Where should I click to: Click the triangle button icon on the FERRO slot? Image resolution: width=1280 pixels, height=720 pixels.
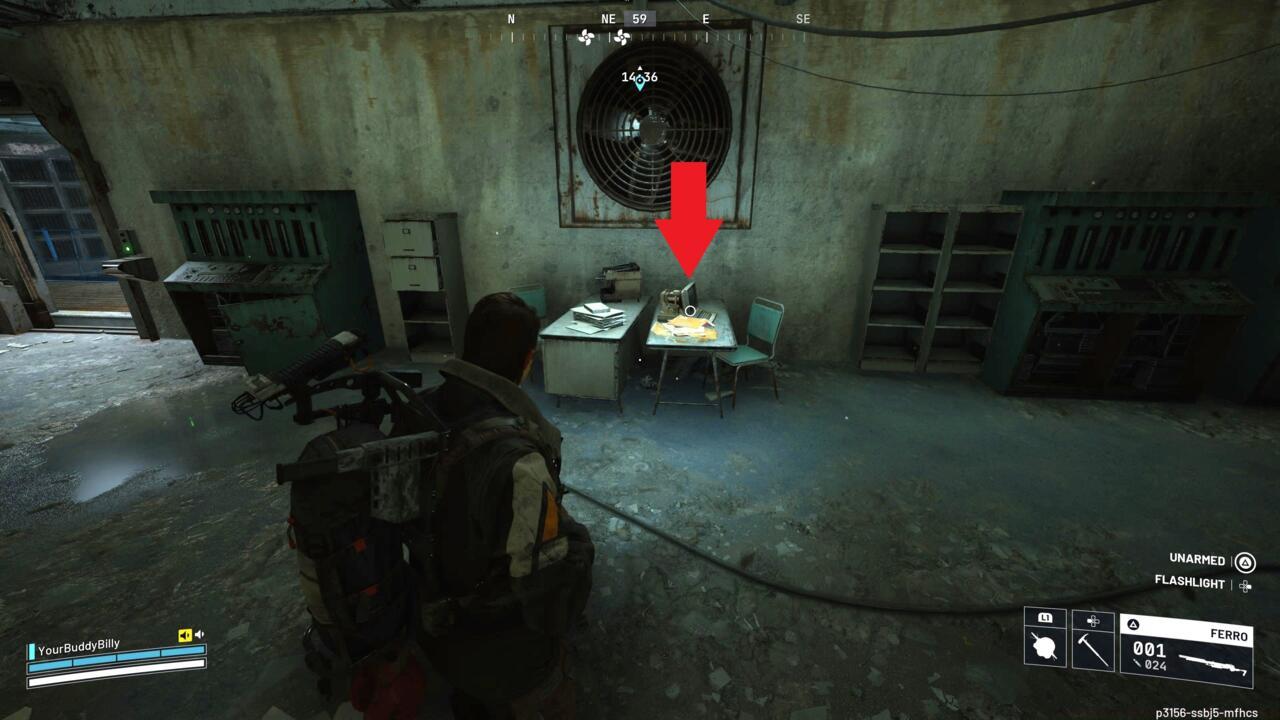pos(1133,623)
